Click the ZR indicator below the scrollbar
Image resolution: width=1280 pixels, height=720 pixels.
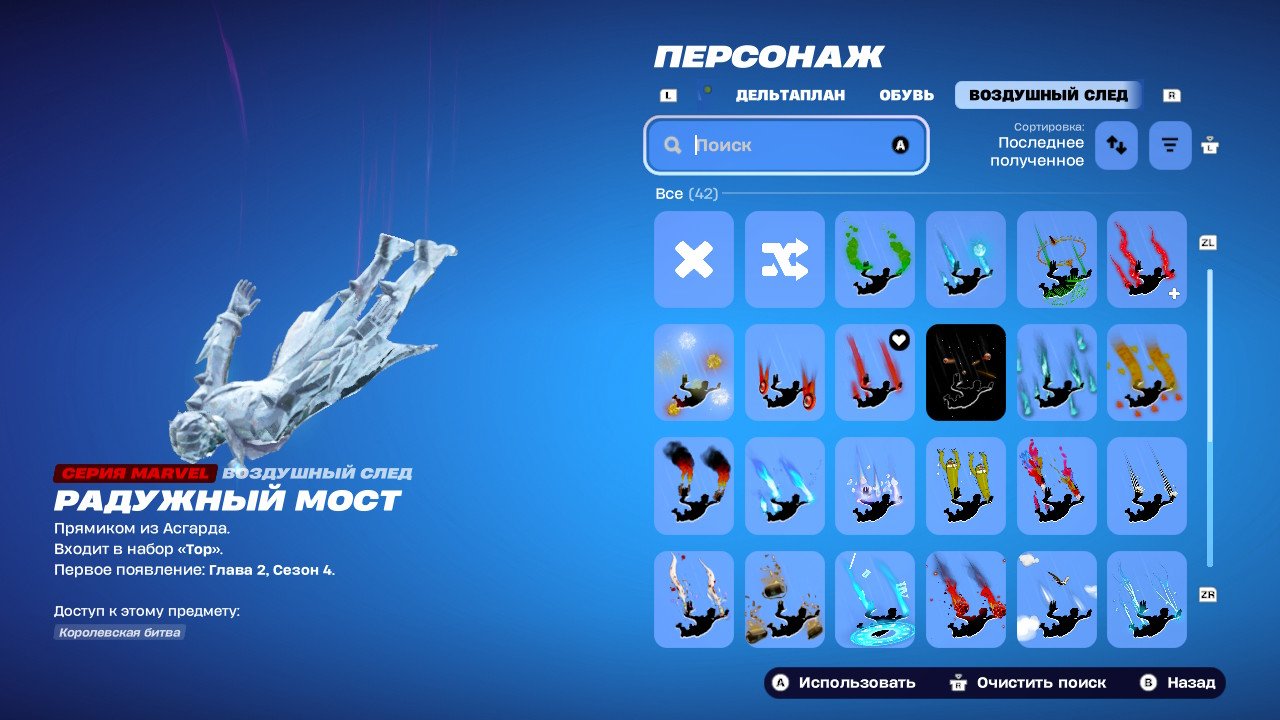[x=1207, y=594]
